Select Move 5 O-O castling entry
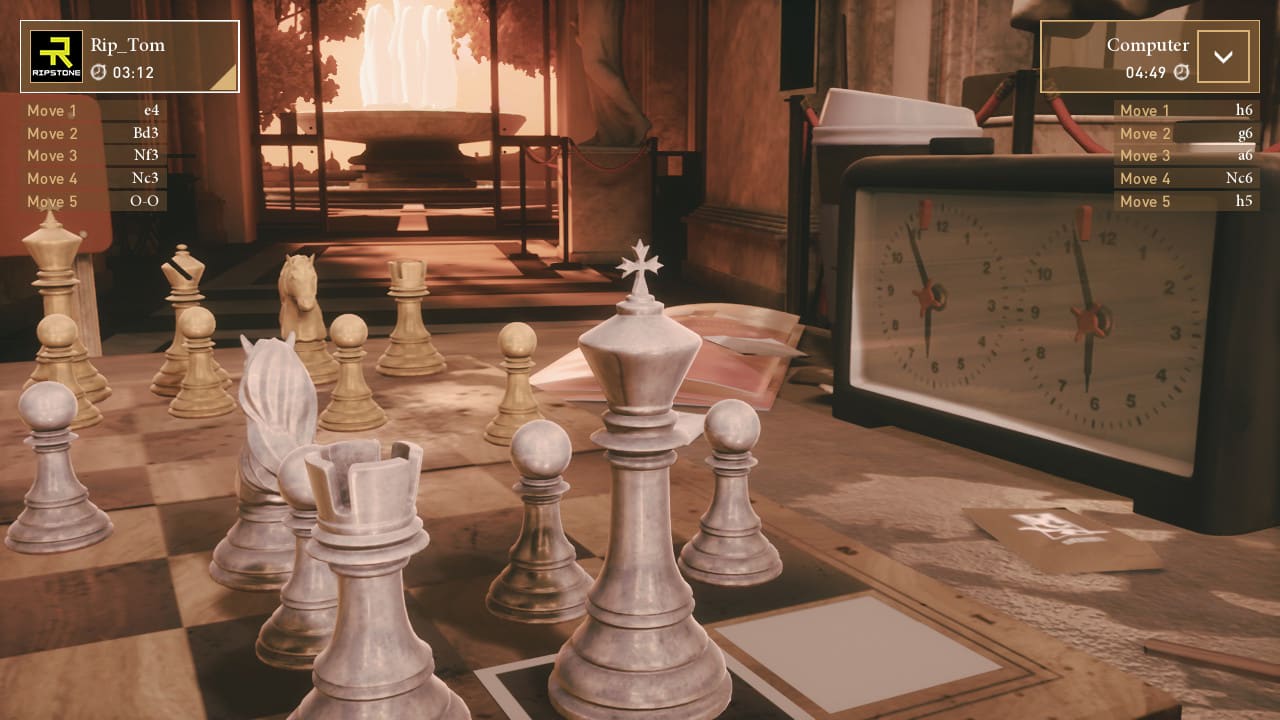Screen dimensions: 1280x720 95,201
